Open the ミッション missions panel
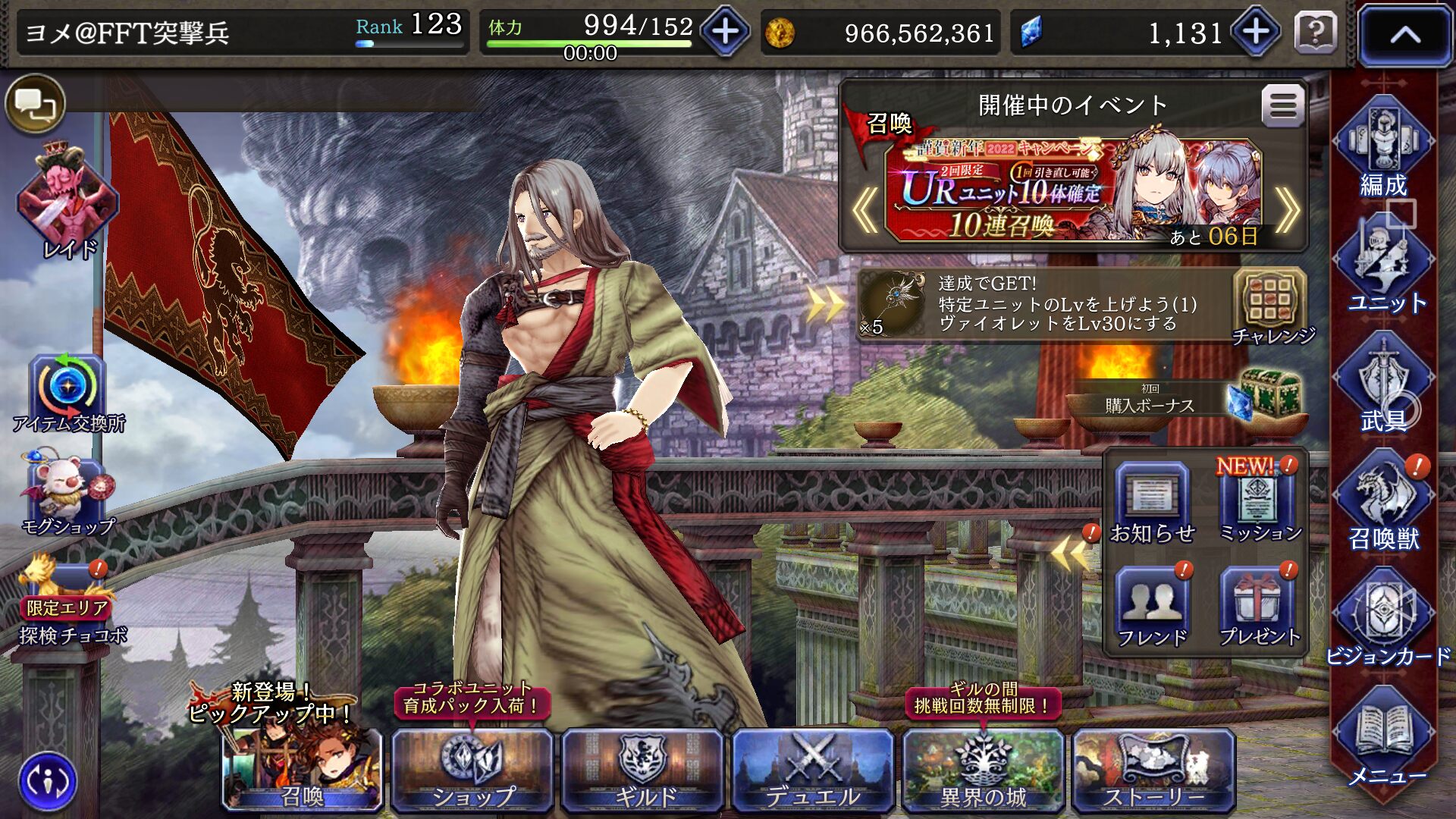 (x=1258, y=503)
